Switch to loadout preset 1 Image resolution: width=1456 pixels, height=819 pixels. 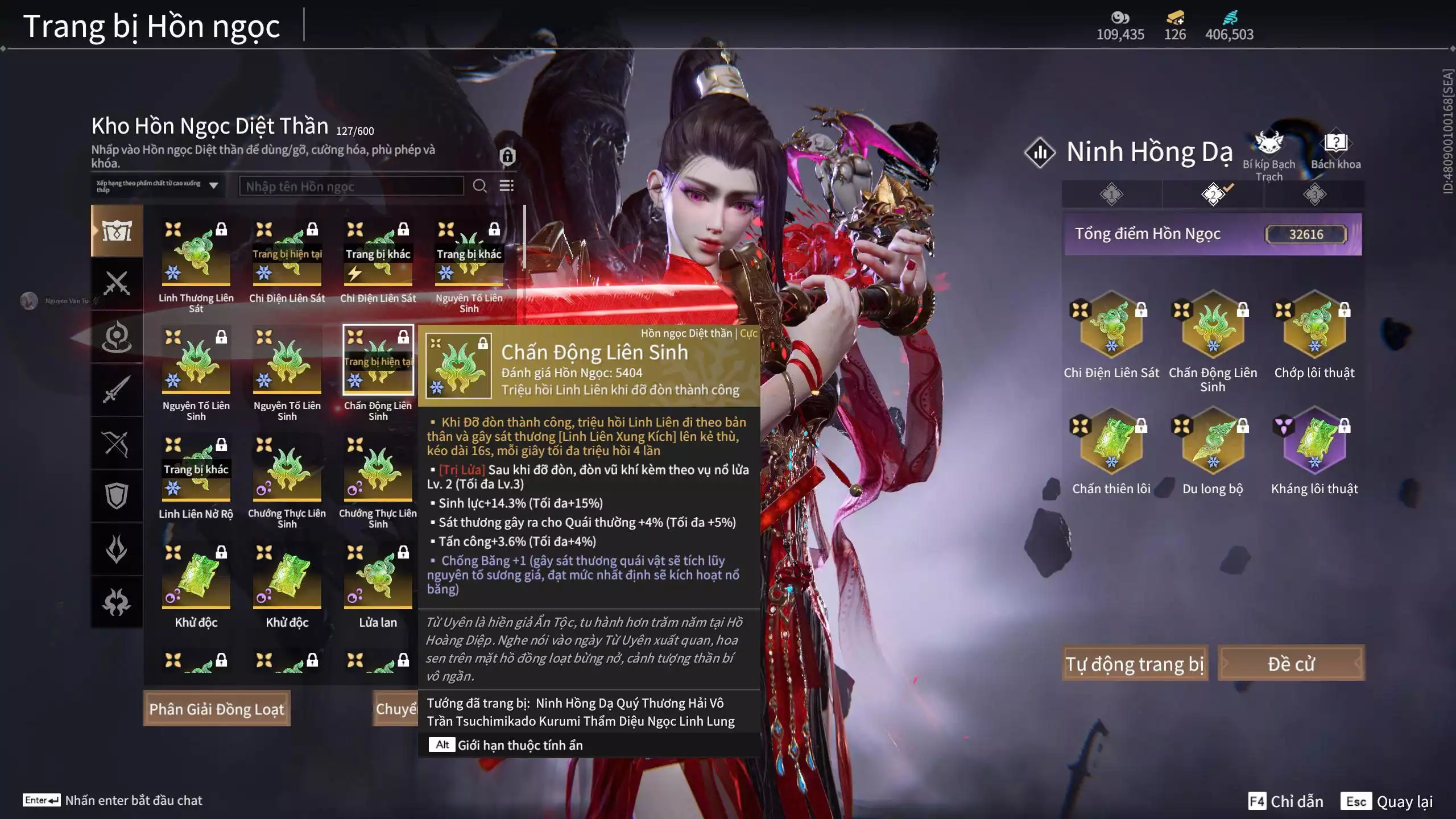click(1111, 195)
